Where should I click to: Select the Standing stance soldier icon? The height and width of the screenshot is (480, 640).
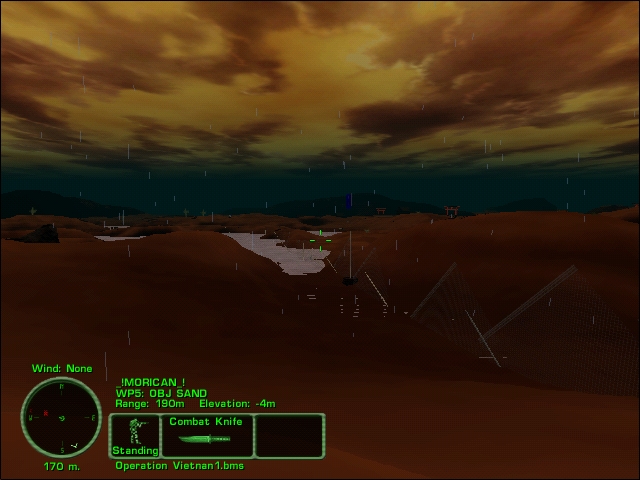tap(134, 436)
